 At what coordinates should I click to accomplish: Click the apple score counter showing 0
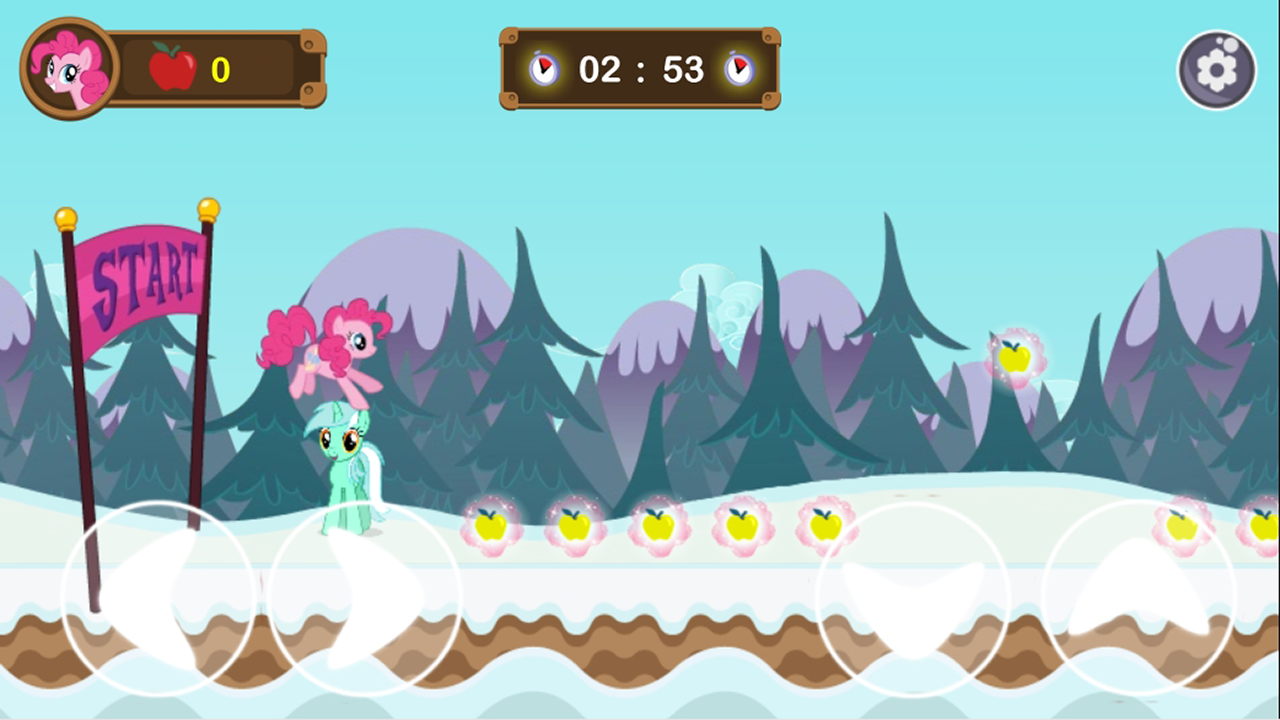pos(220,68)
